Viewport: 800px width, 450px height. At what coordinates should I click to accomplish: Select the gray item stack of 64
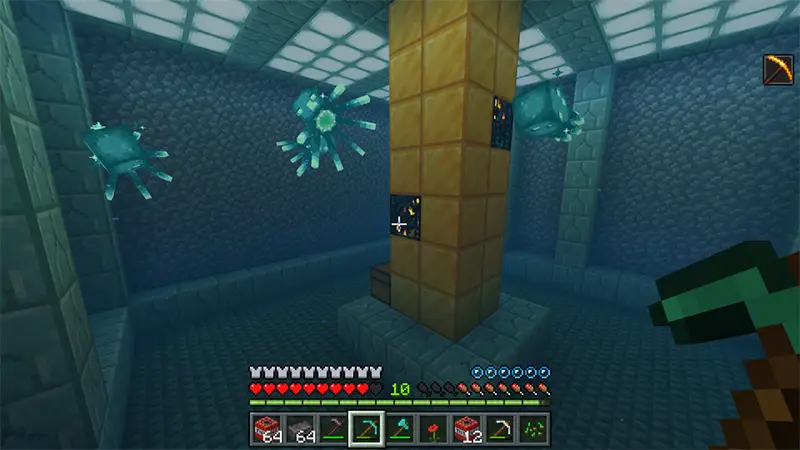click(300, 427)
